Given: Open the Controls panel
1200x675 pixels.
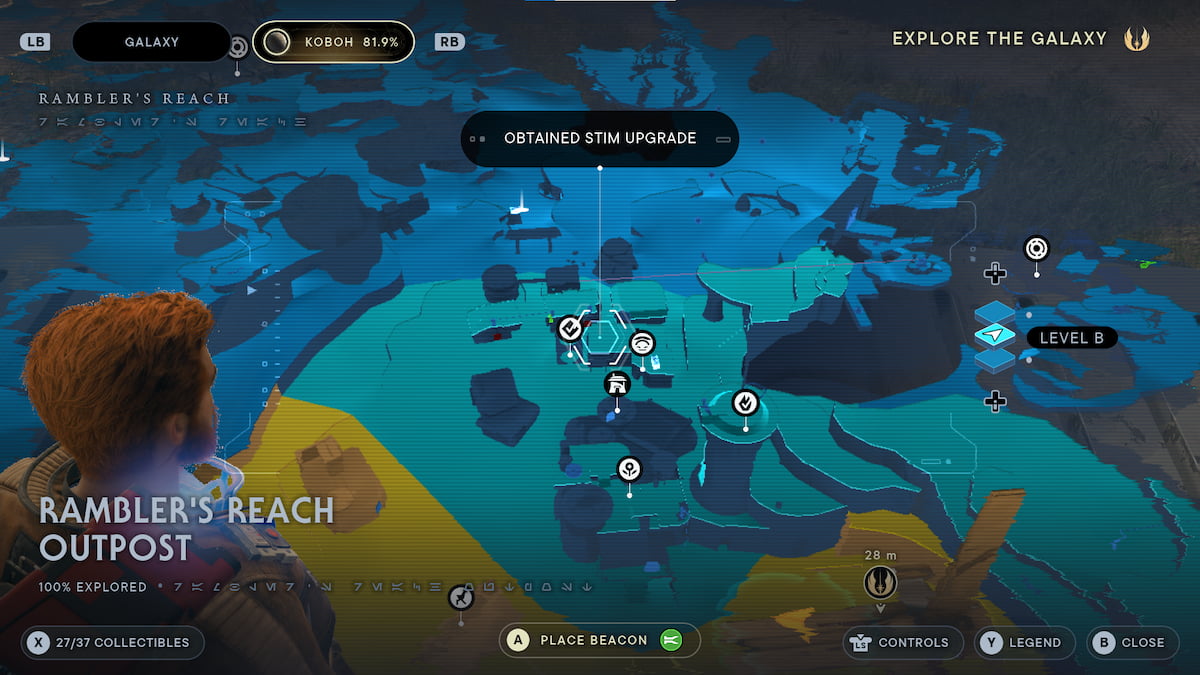Looking at the screenshot, I should 902,642.
